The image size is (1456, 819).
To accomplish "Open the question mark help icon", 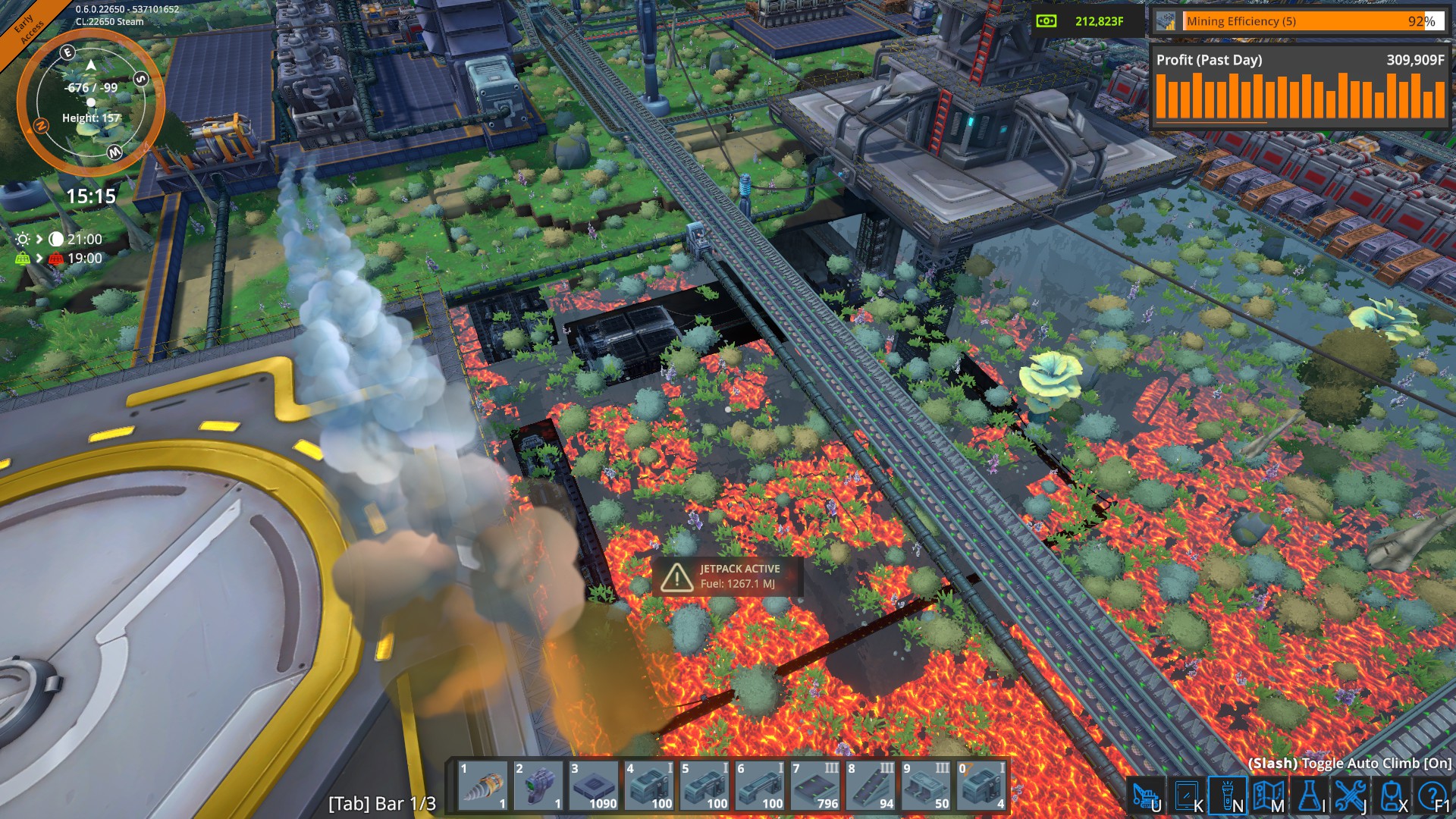I will (1432, 797).
